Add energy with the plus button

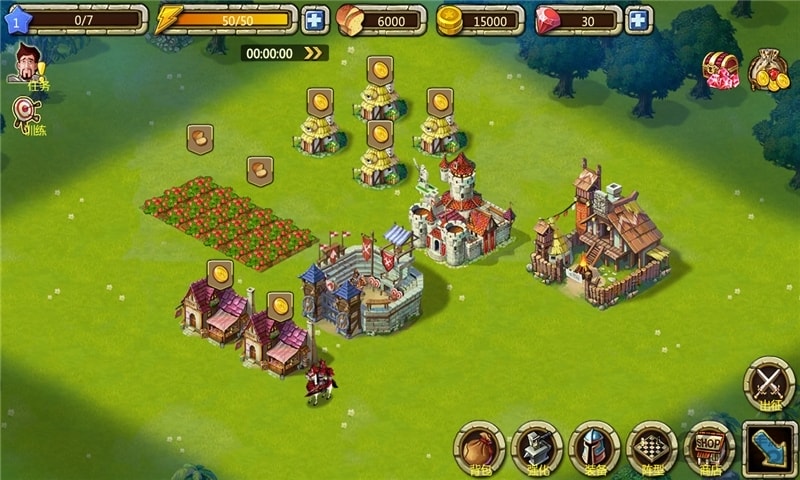[x=314, y=20]
